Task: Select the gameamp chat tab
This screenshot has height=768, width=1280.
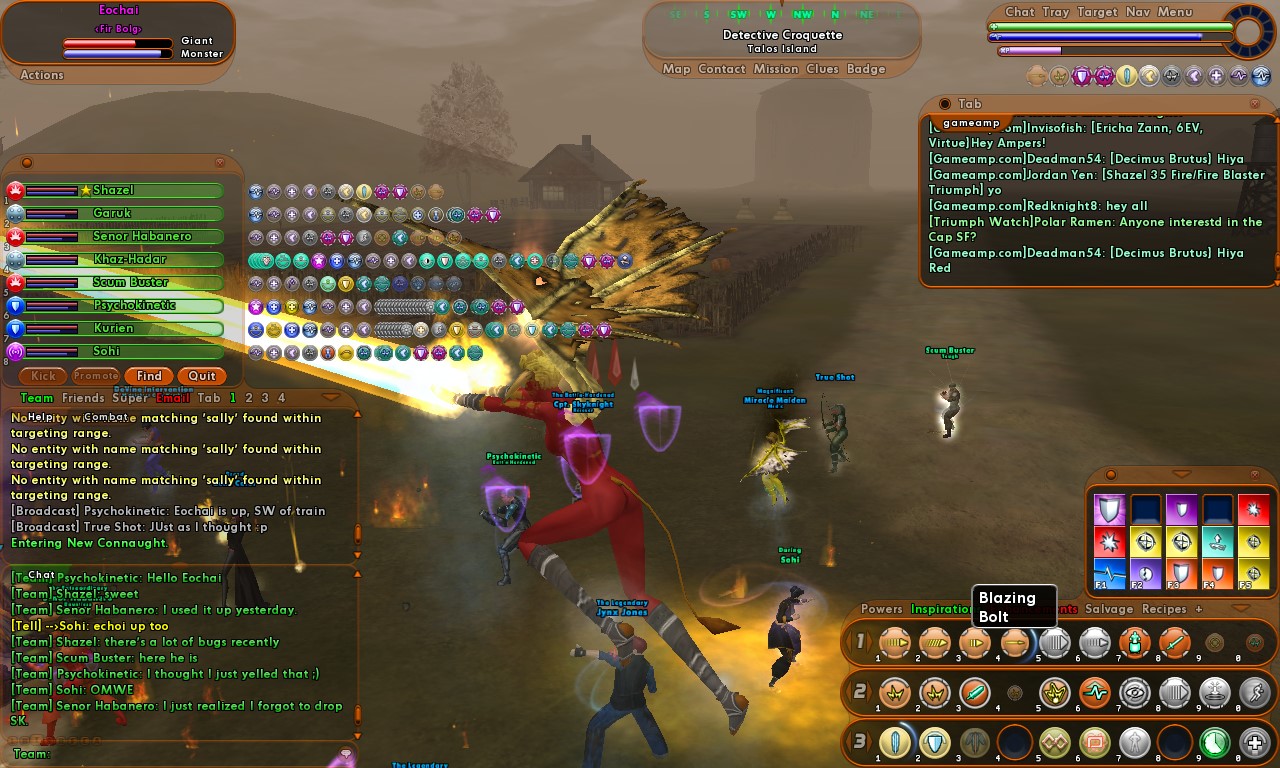Action: pos(971,123)
